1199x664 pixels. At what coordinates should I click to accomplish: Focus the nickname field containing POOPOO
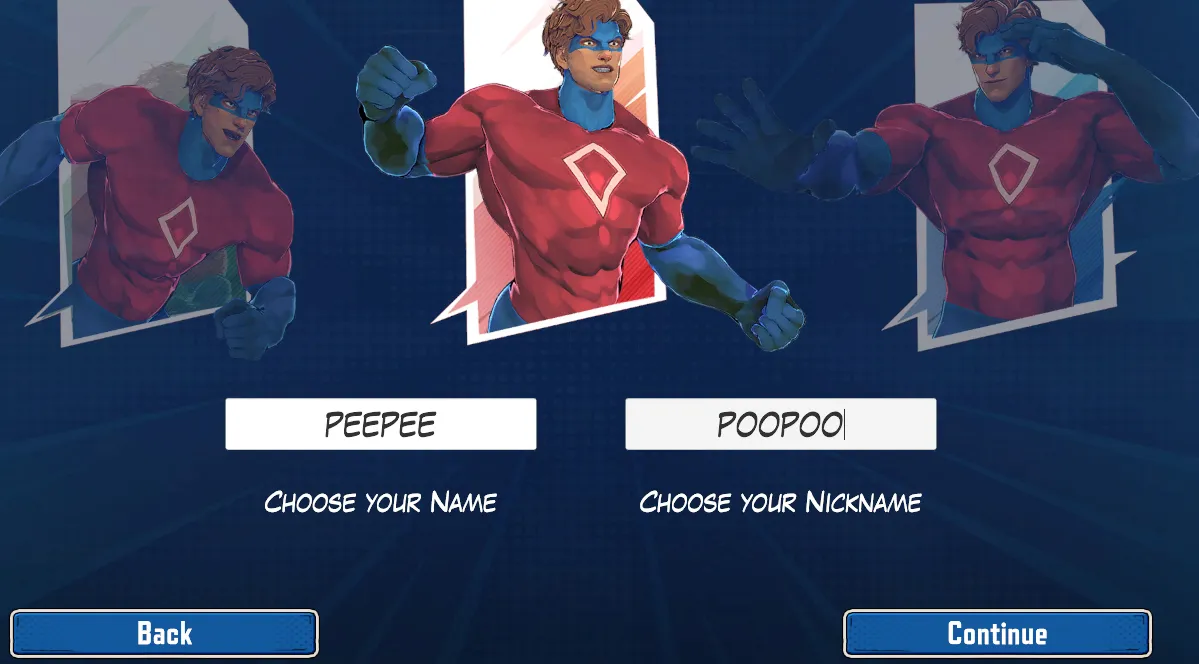(780, 424)
